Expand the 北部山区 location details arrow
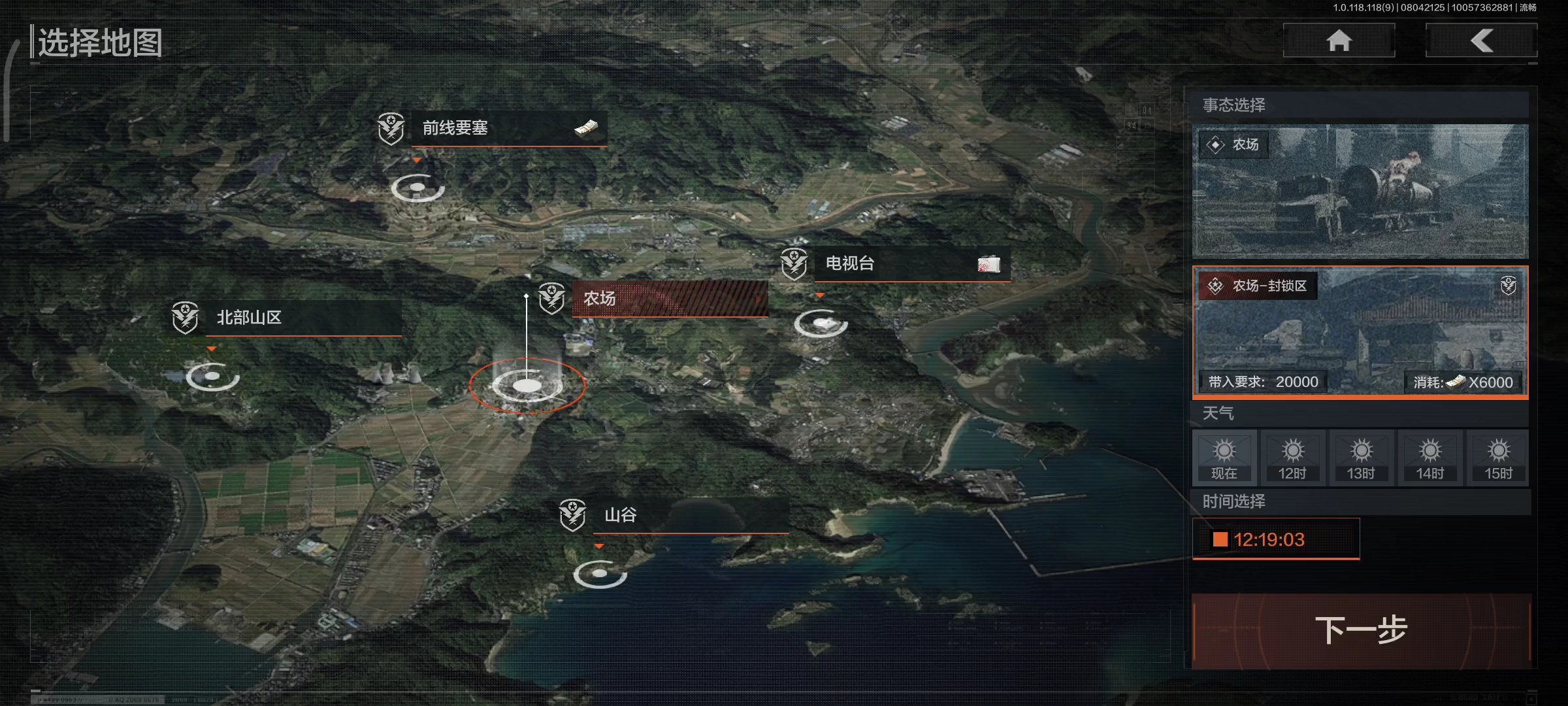The width and height of the screenshot is (1568, 706). pos(212,348)
